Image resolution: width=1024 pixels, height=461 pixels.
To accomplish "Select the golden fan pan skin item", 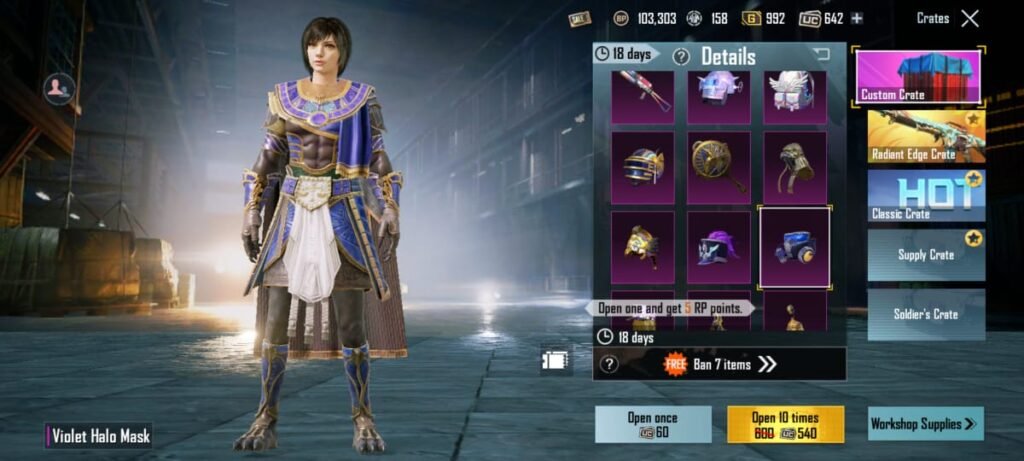I will [x=718, y=167].
